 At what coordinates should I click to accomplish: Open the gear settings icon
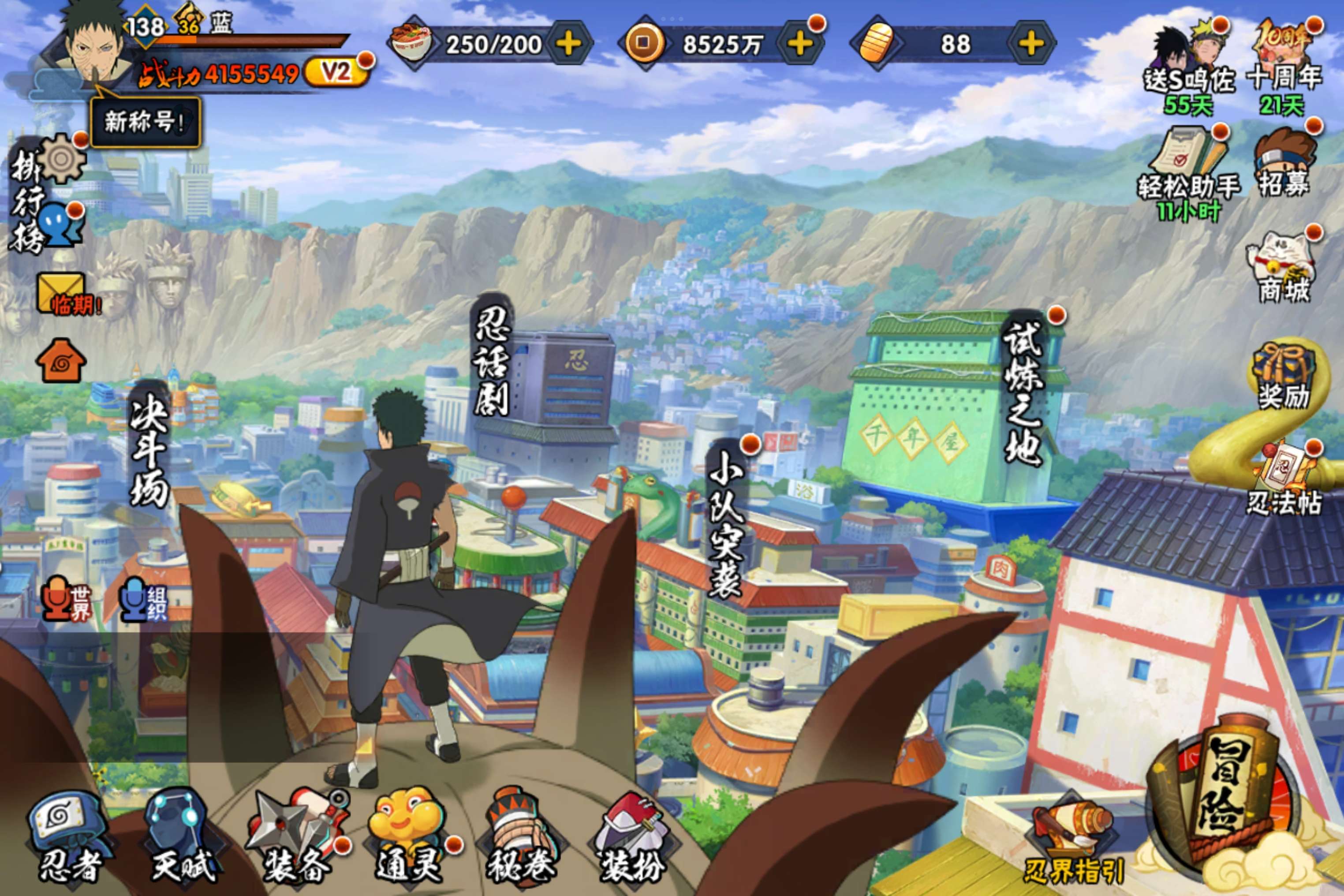[x=62, y=159]
